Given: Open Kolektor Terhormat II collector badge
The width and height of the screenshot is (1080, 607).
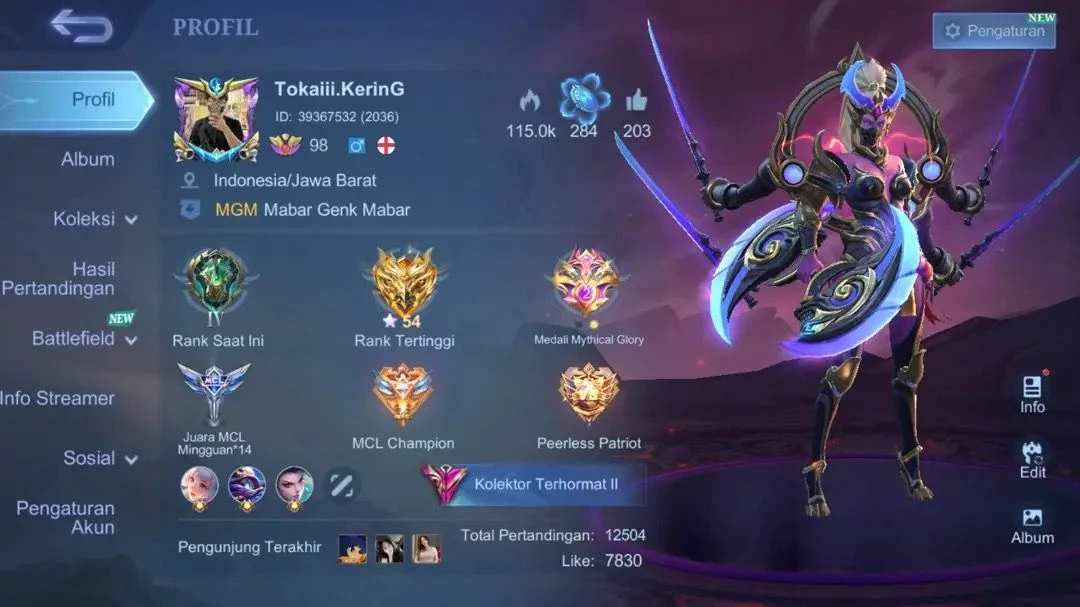Looking at the screenshot, I should point(534,485).
